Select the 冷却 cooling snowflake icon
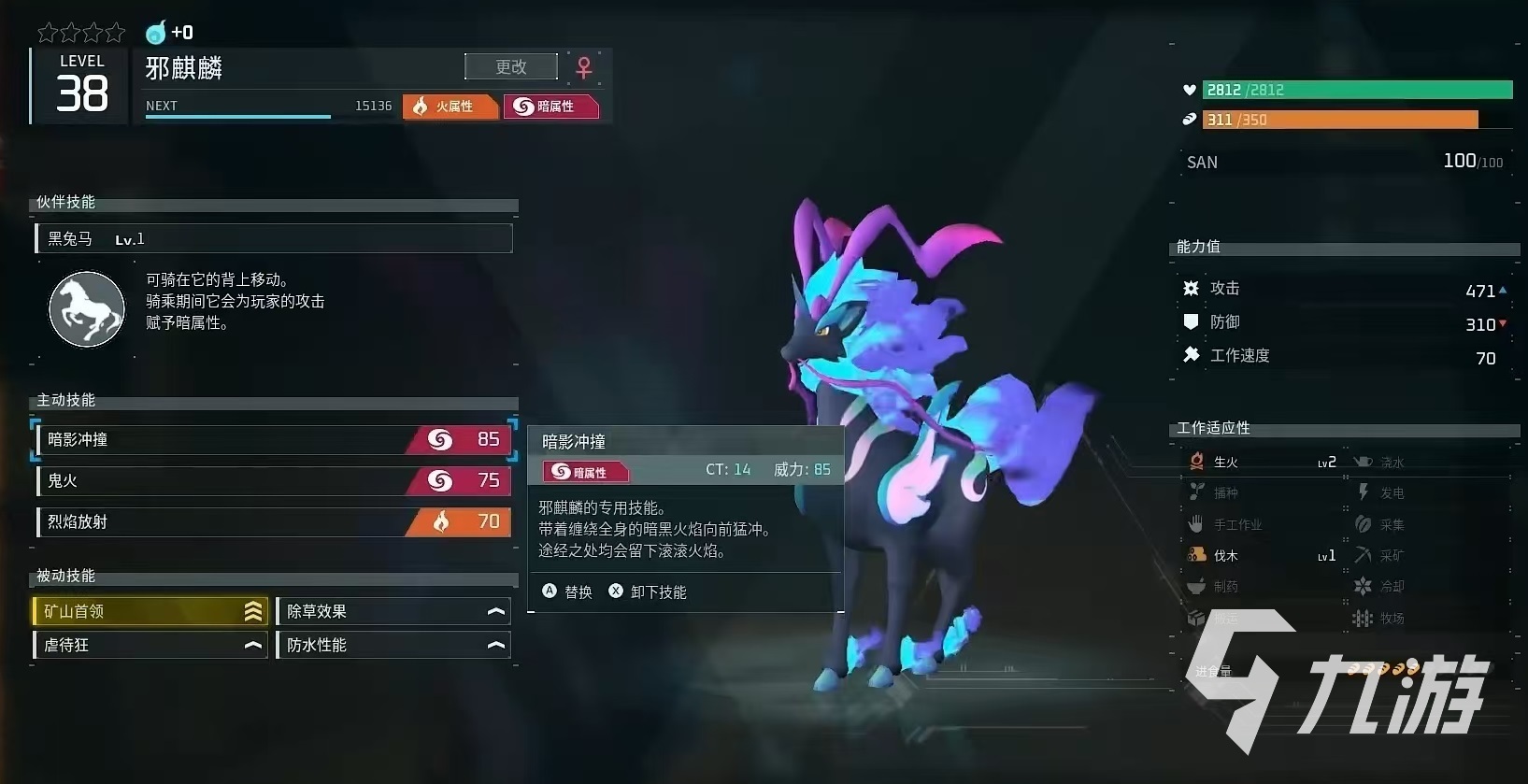 coord(1364,586)
